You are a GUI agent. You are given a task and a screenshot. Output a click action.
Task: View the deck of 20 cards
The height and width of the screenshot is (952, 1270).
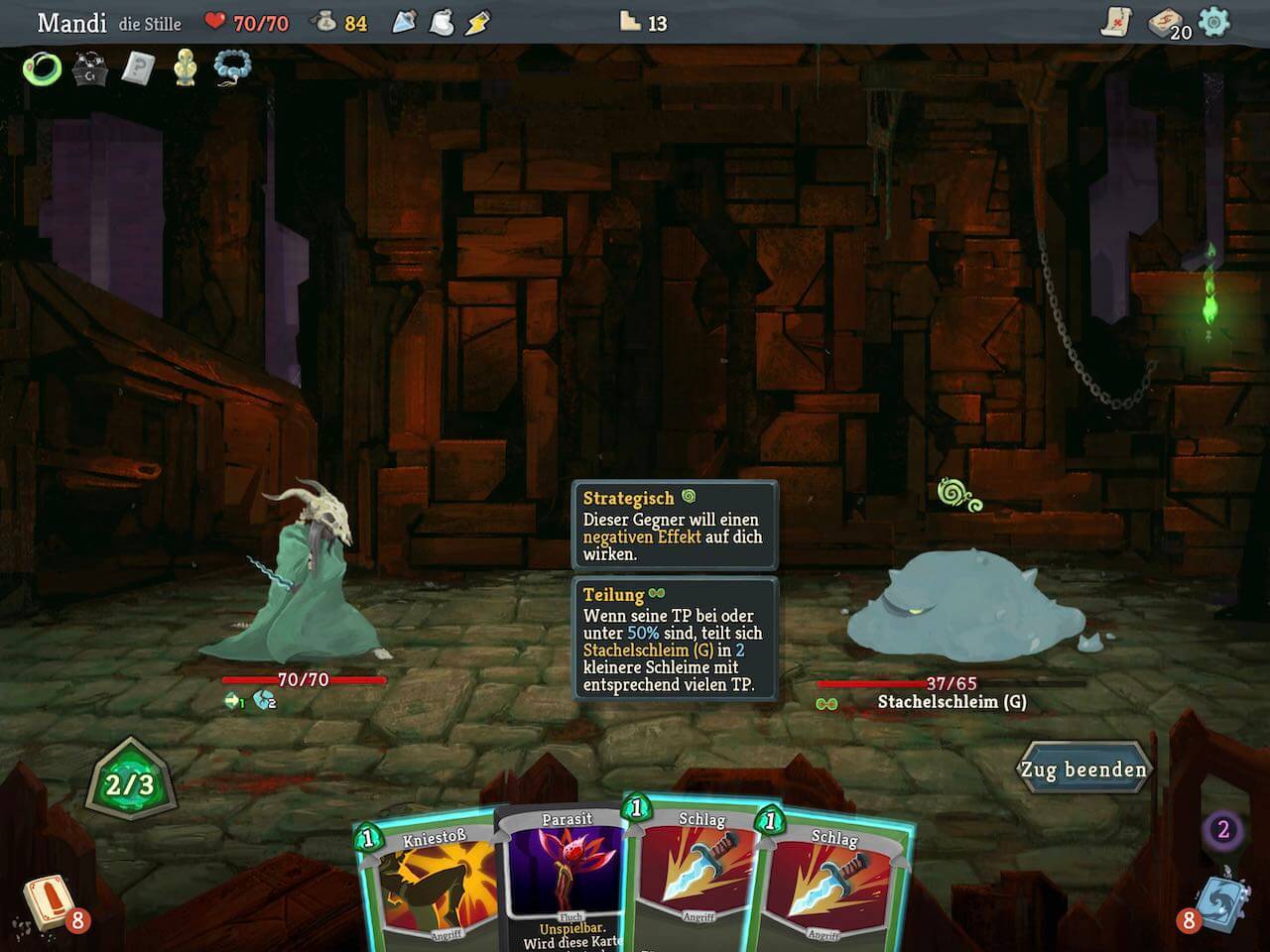tap(1167, 23)
